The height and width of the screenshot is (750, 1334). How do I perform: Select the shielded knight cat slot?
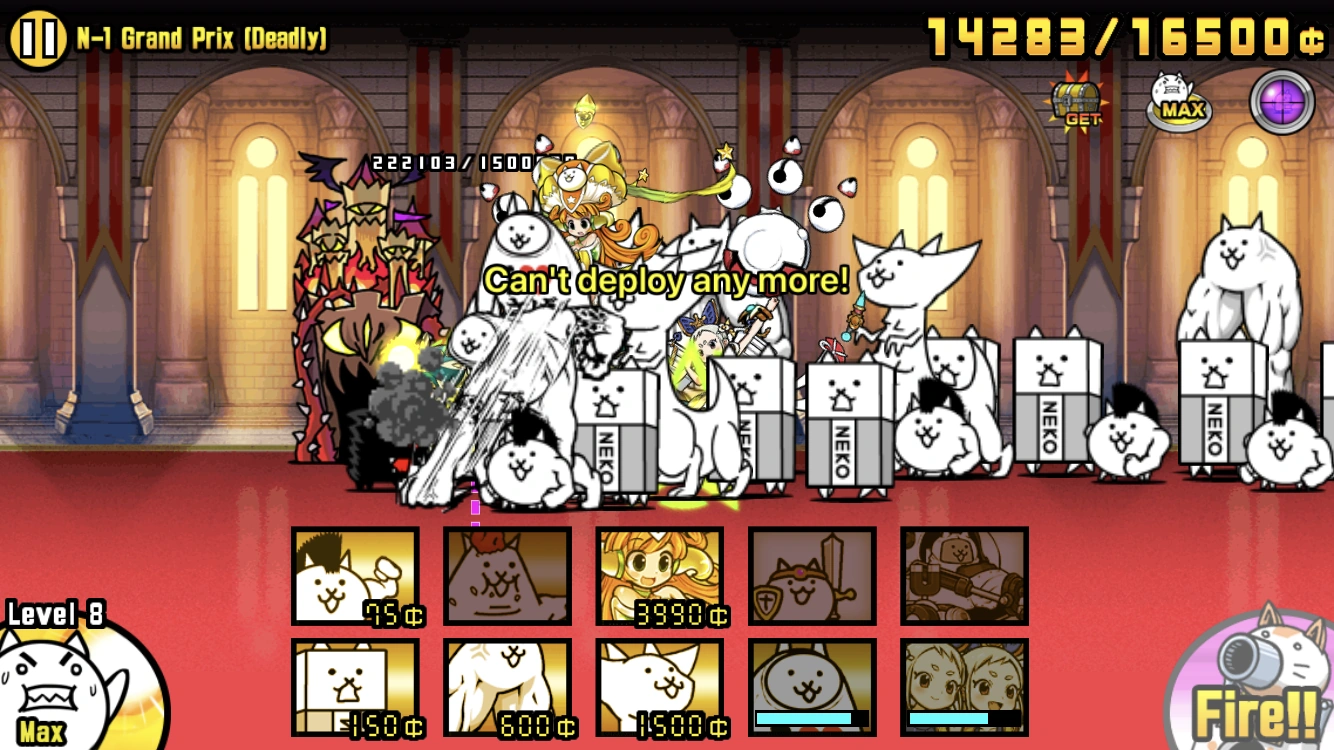click(812, 577)
